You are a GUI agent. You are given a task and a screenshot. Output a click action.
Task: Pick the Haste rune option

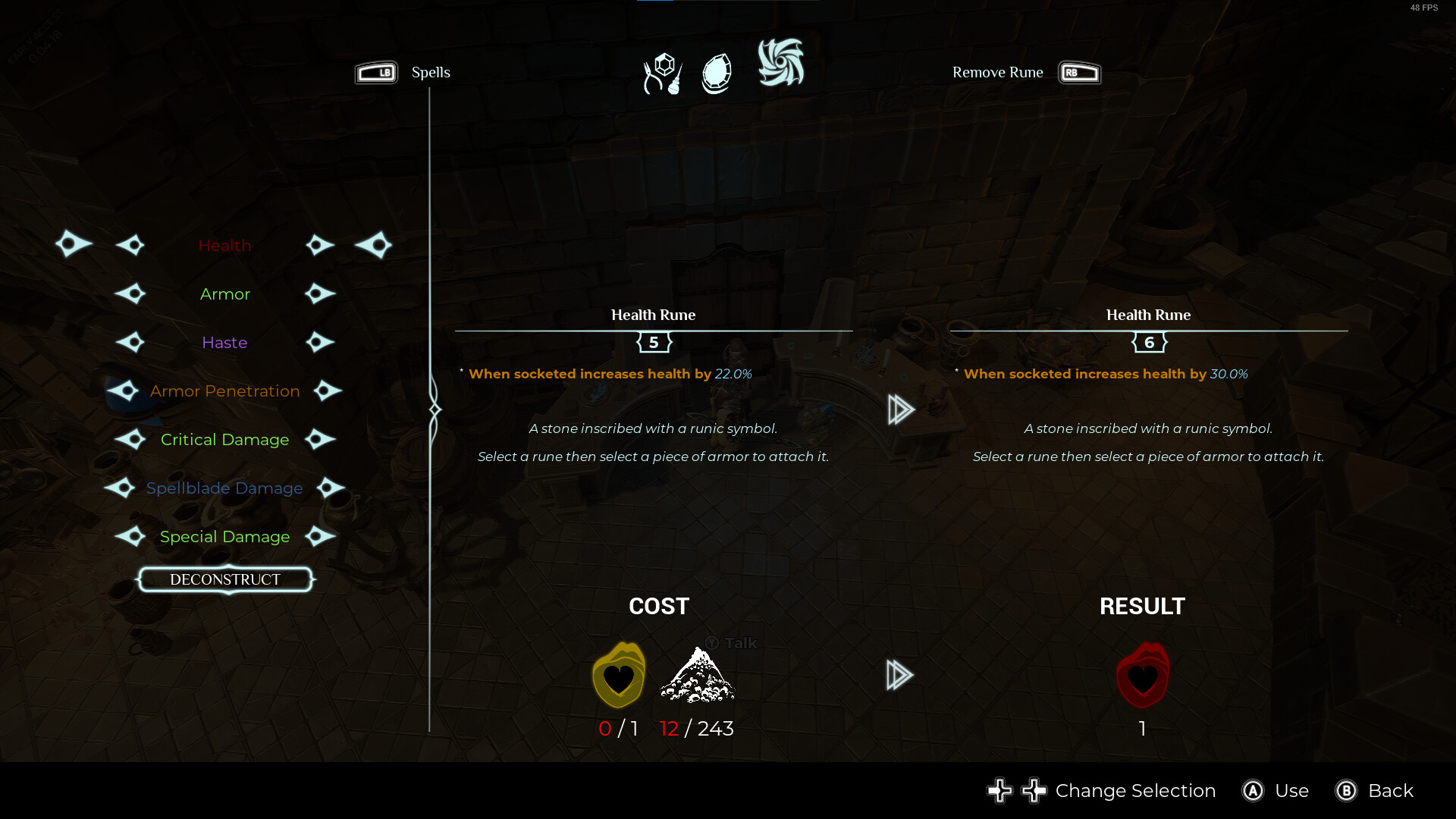coord(224,343)
